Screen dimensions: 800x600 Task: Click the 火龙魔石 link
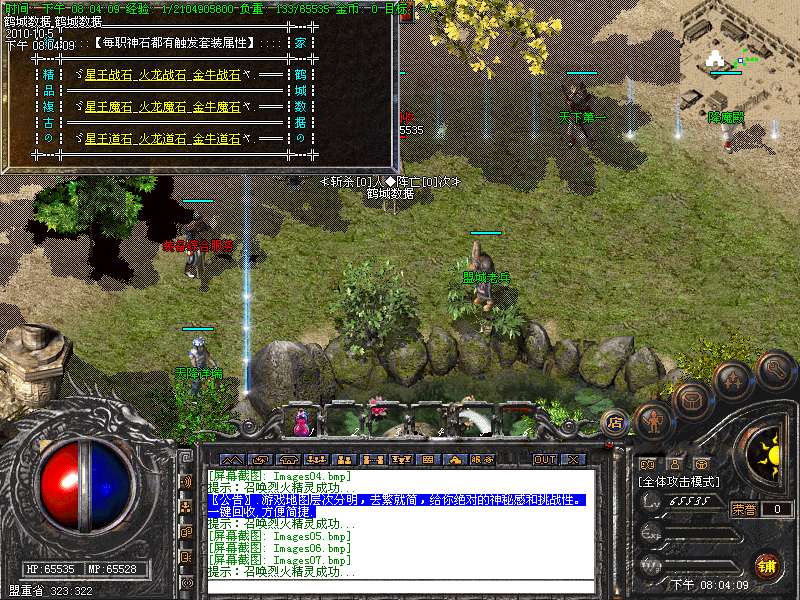pyautogui.click(x=163, y=107)
